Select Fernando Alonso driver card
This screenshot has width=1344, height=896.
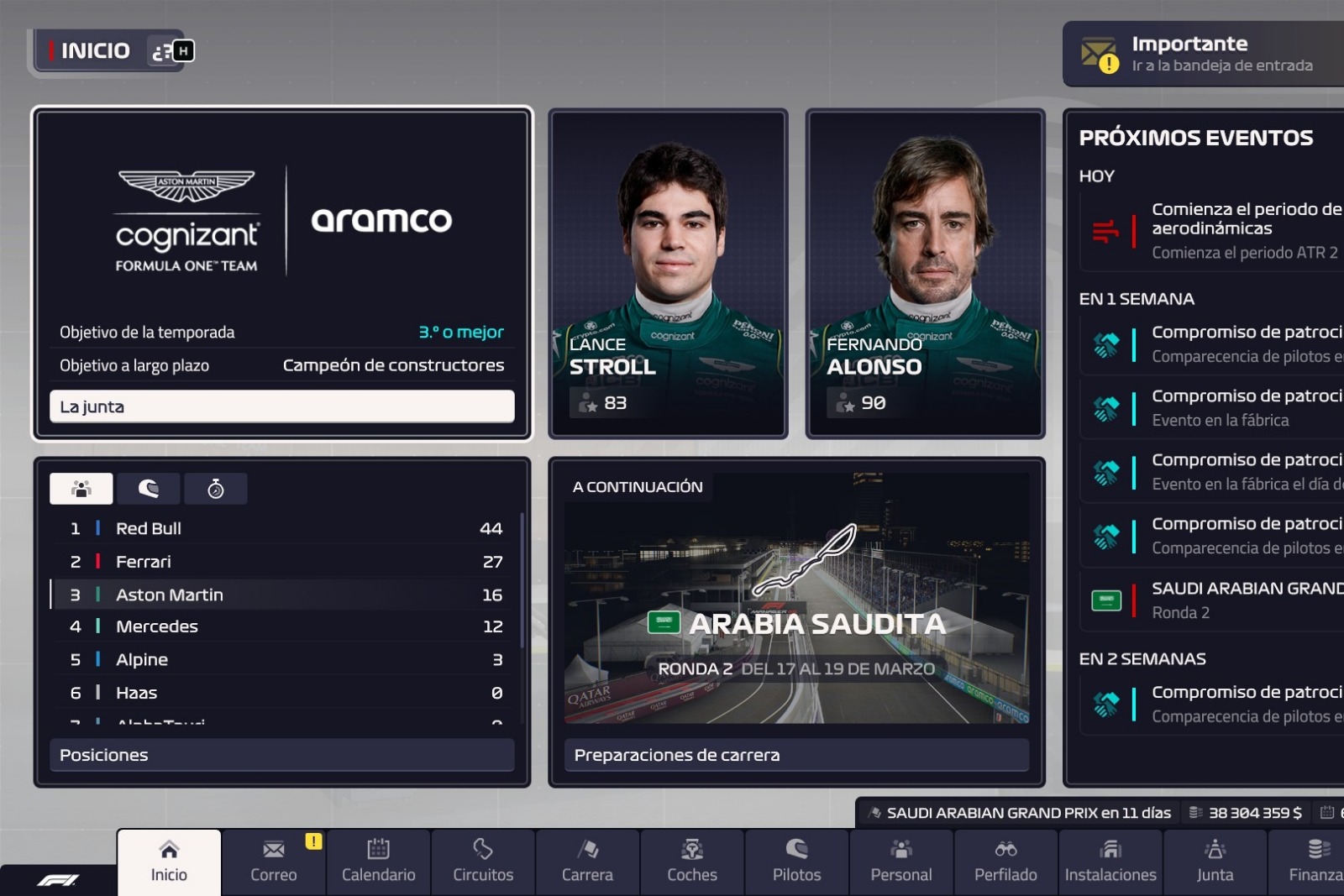[x=925, y=273]
